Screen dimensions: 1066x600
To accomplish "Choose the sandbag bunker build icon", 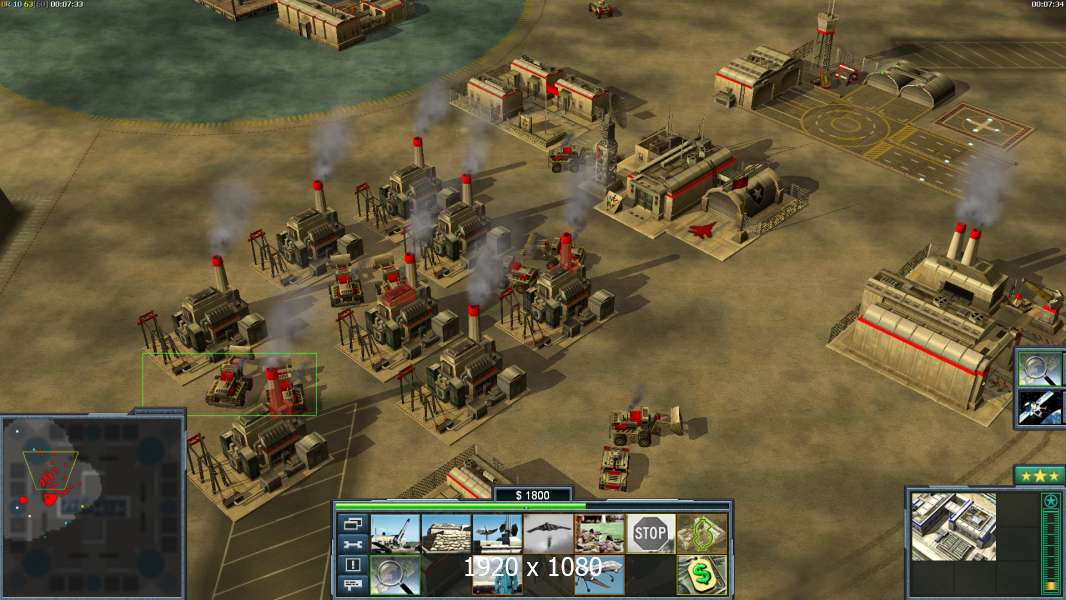I will tap(446, 534).
